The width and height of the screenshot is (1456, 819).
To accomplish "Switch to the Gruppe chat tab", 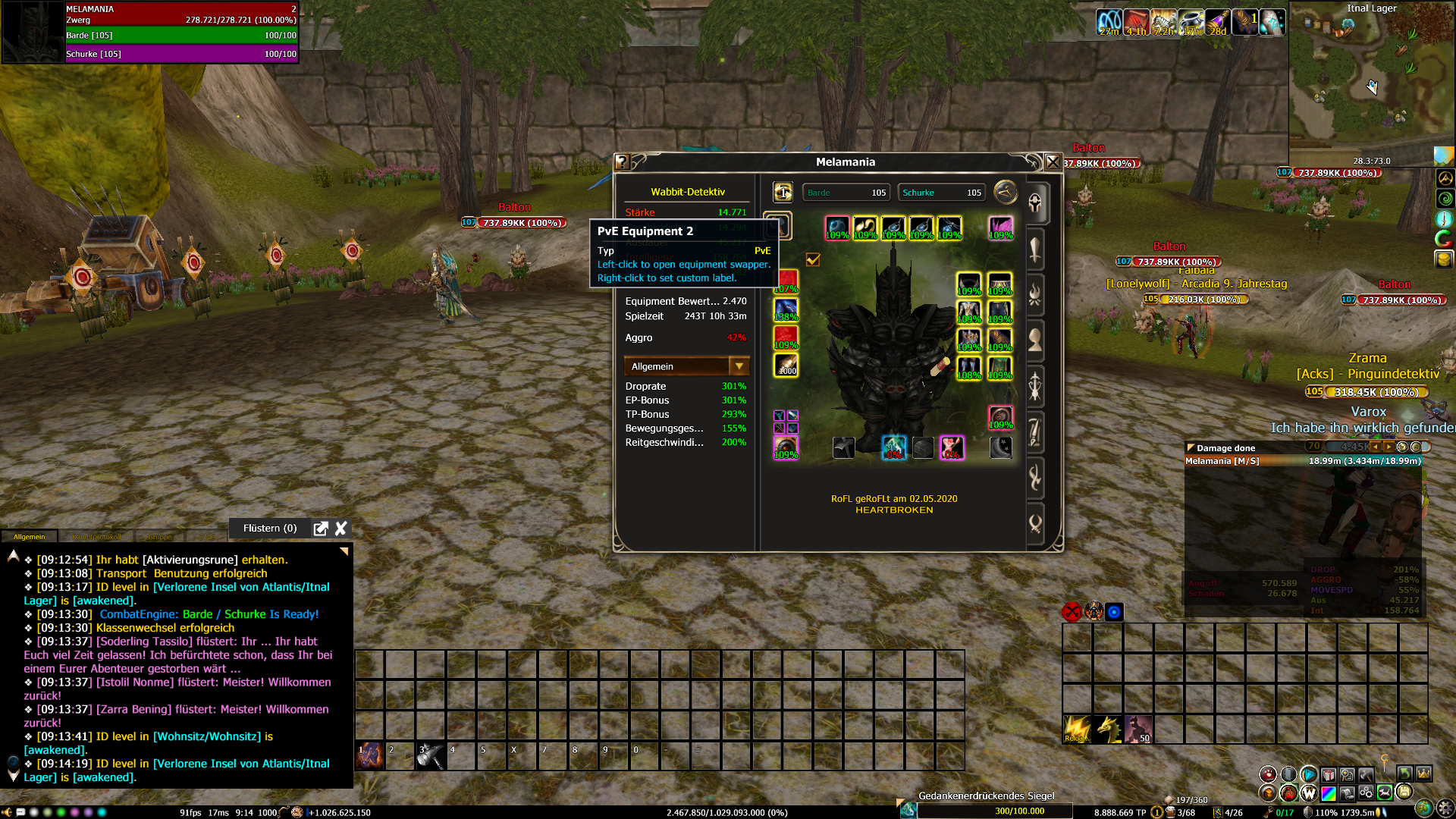I will tap(158, 537).
